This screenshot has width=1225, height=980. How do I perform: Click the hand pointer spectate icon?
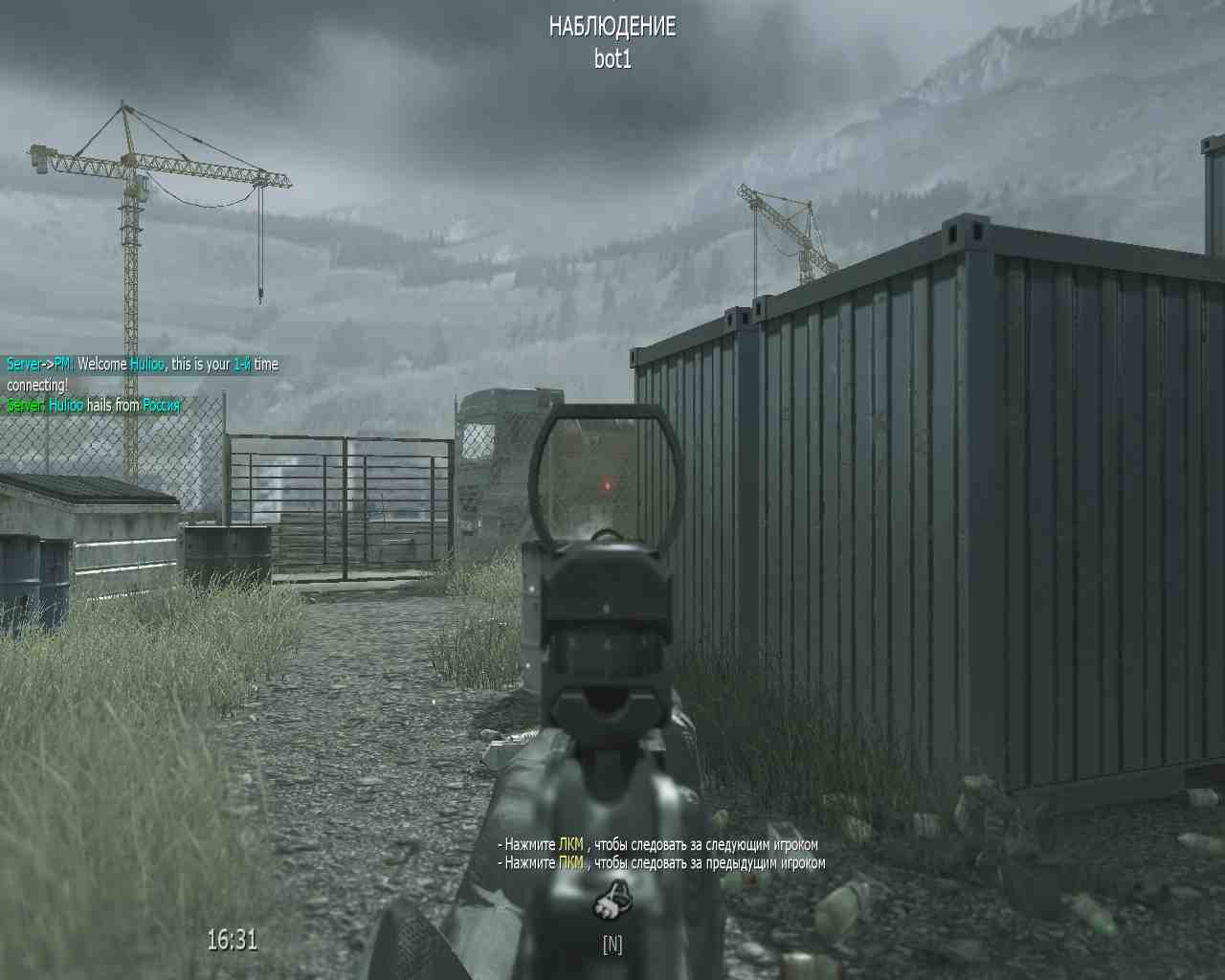coord(613,898)
